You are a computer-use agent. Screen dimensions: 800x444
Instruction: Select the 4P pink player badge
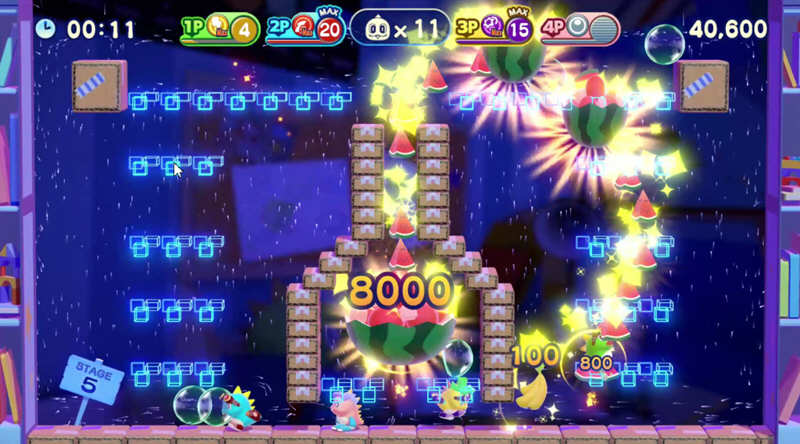(x=579, y=29)
